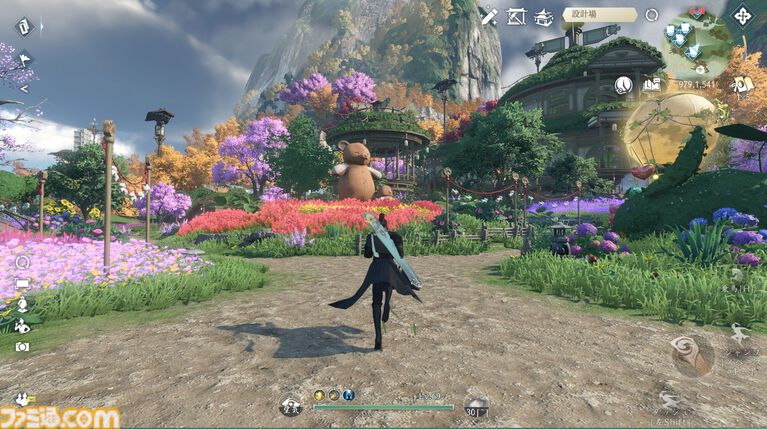Screen dimensions: 767x429
Task: Open the pencil edit tool
Action: point(488,15)
